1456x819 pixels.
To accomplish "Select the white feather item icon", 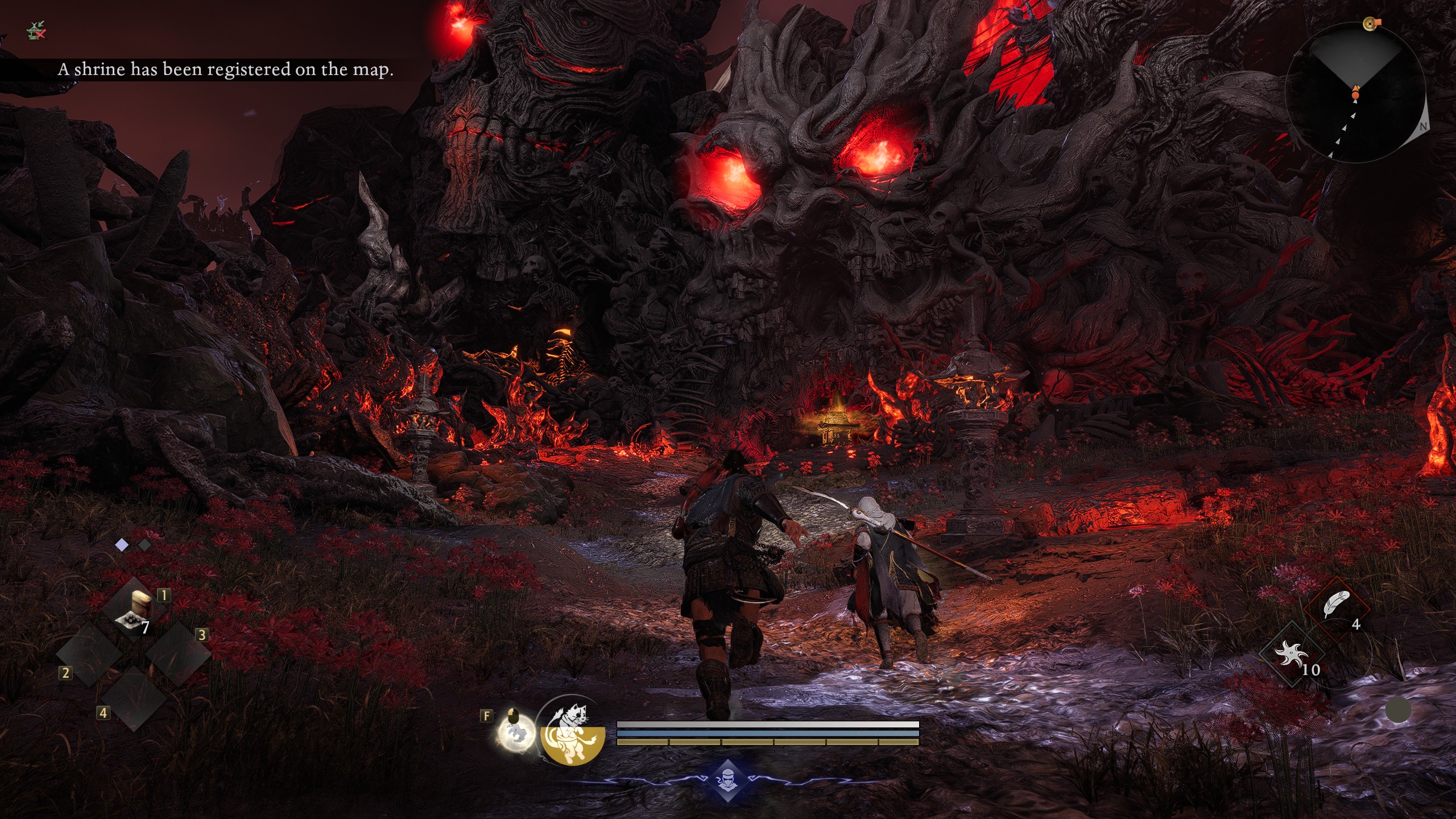I will click(1335, 605).
